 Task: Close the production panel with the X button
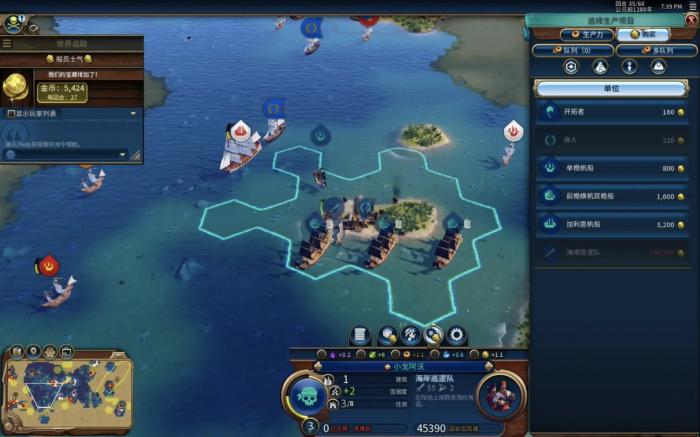pyautogui.click(x=691, y=20)
